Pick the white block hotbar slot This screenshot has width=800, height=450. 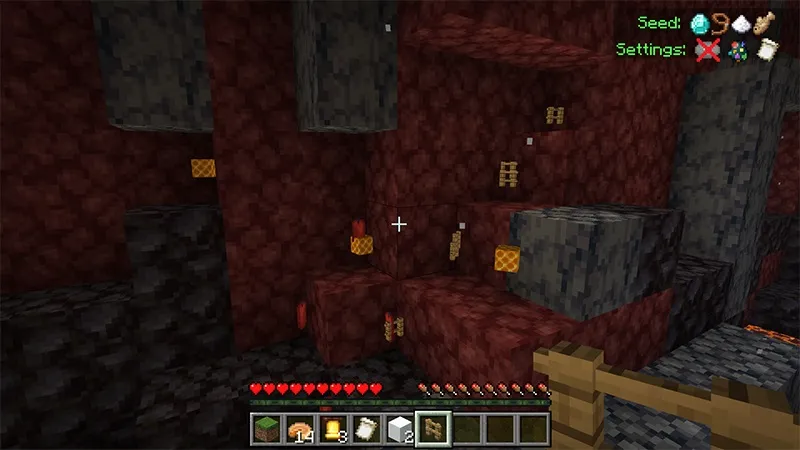click(399, 429)
